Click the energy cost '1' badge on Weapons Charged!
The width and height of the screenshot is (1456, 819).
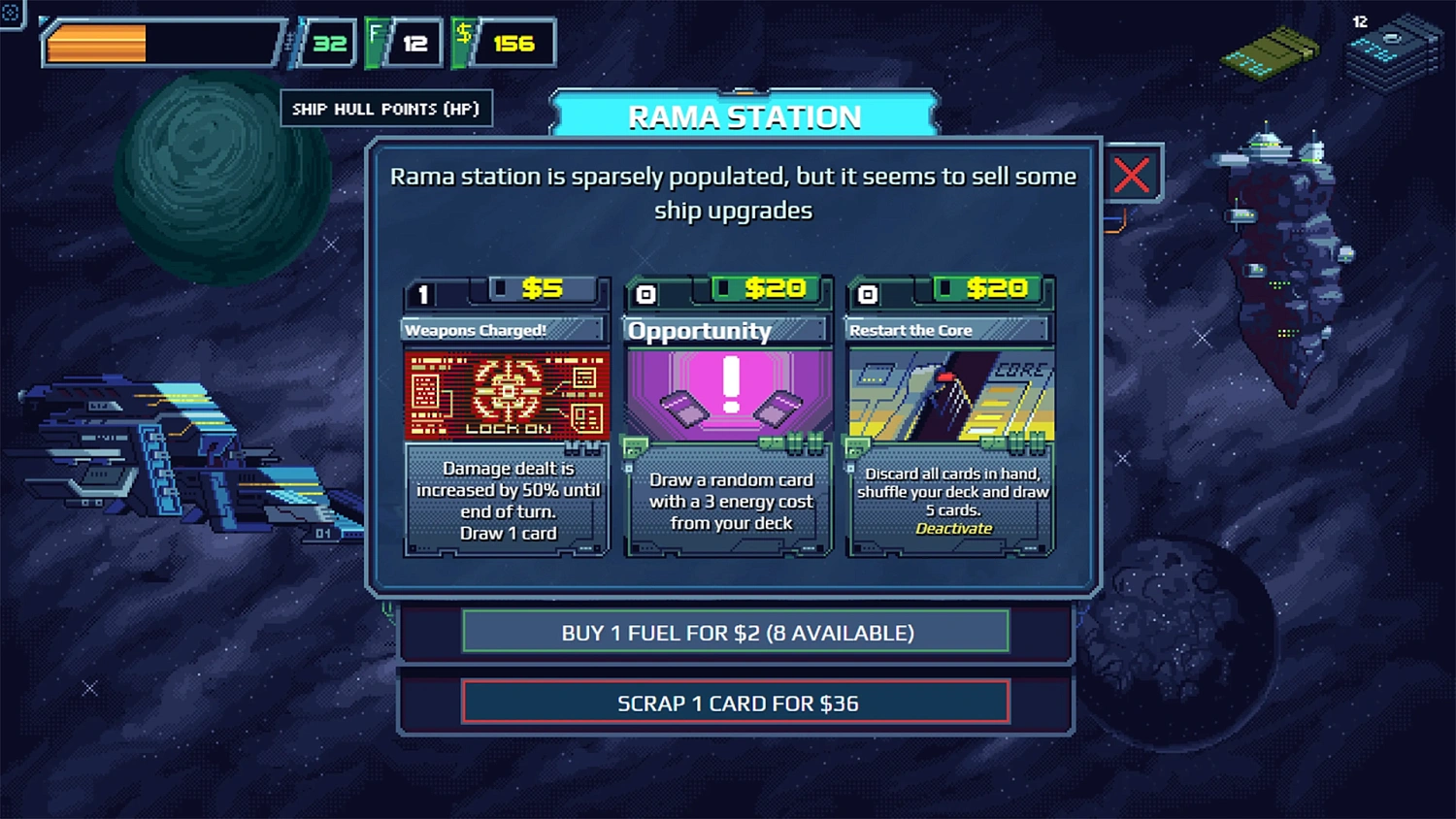(423, 290)
